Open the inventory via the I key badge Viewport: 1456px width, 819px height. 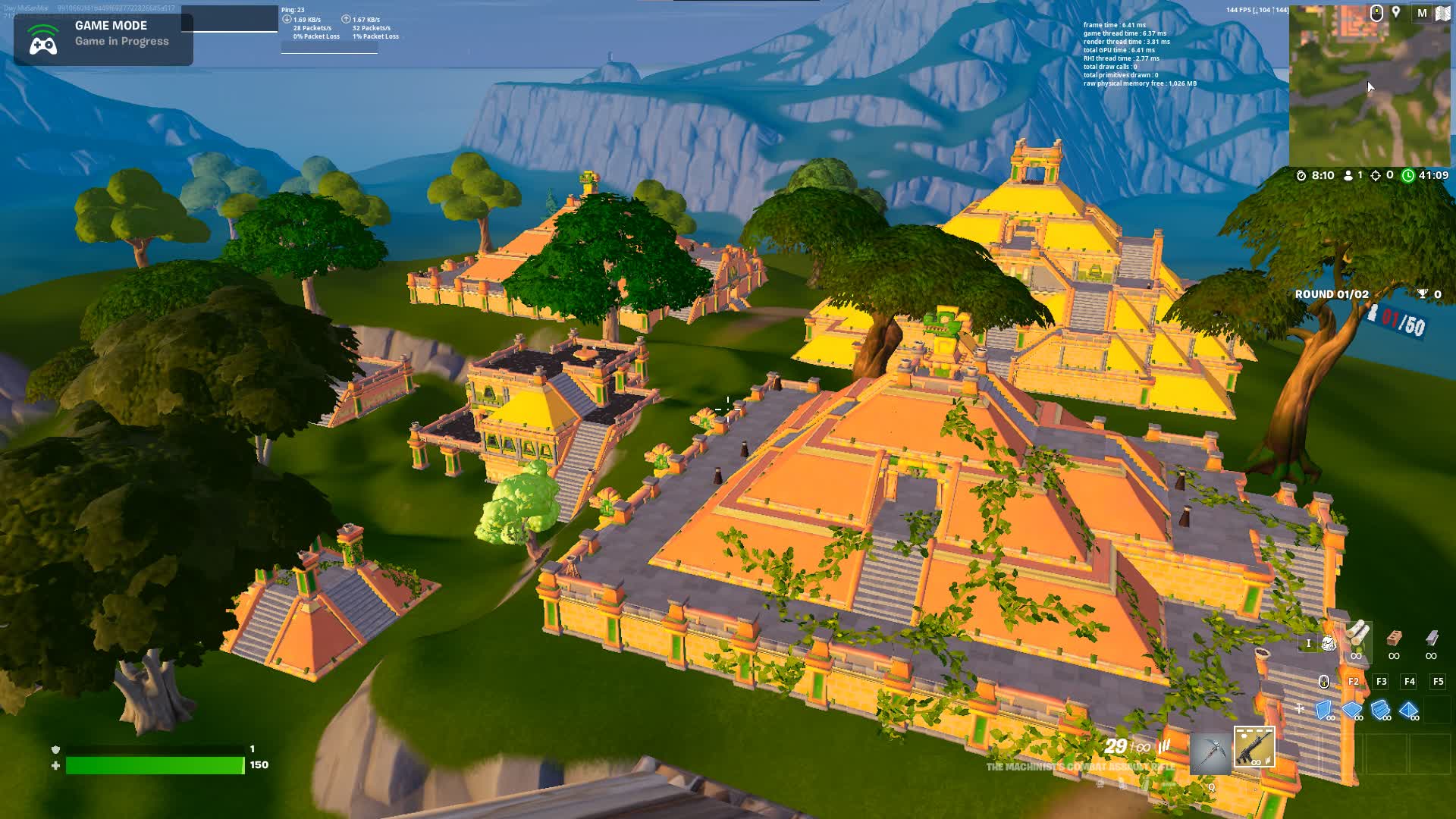(x=1309, y=642)
